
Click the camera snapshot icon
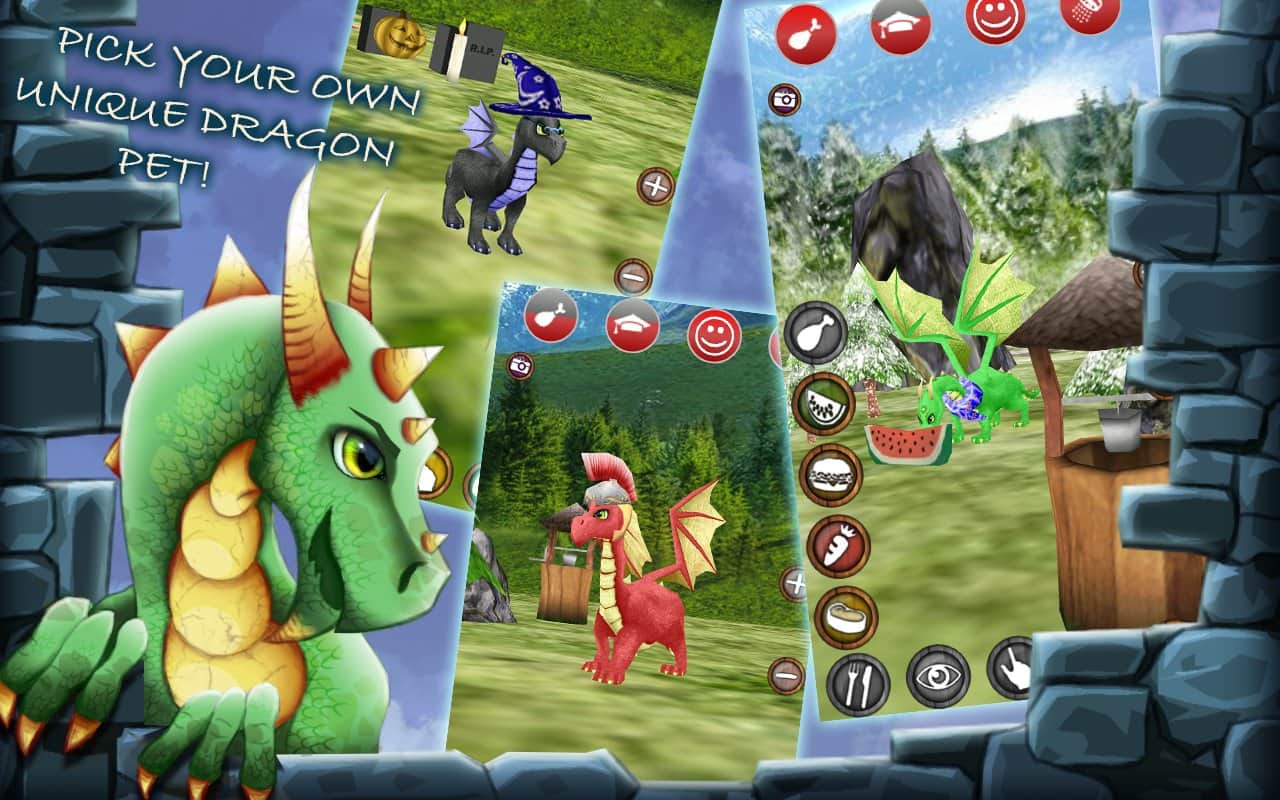click(x=785, y=100)
